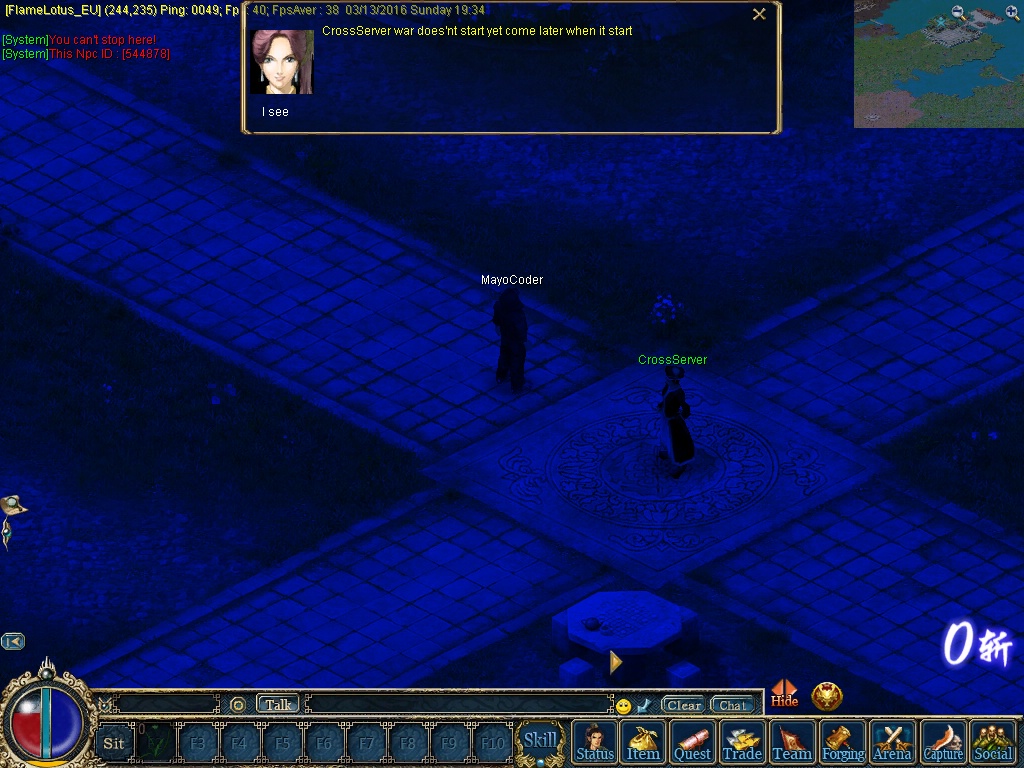Select the Talk chat channel button
Viewport: 1024px width, 768px height.
click(278, 705)
